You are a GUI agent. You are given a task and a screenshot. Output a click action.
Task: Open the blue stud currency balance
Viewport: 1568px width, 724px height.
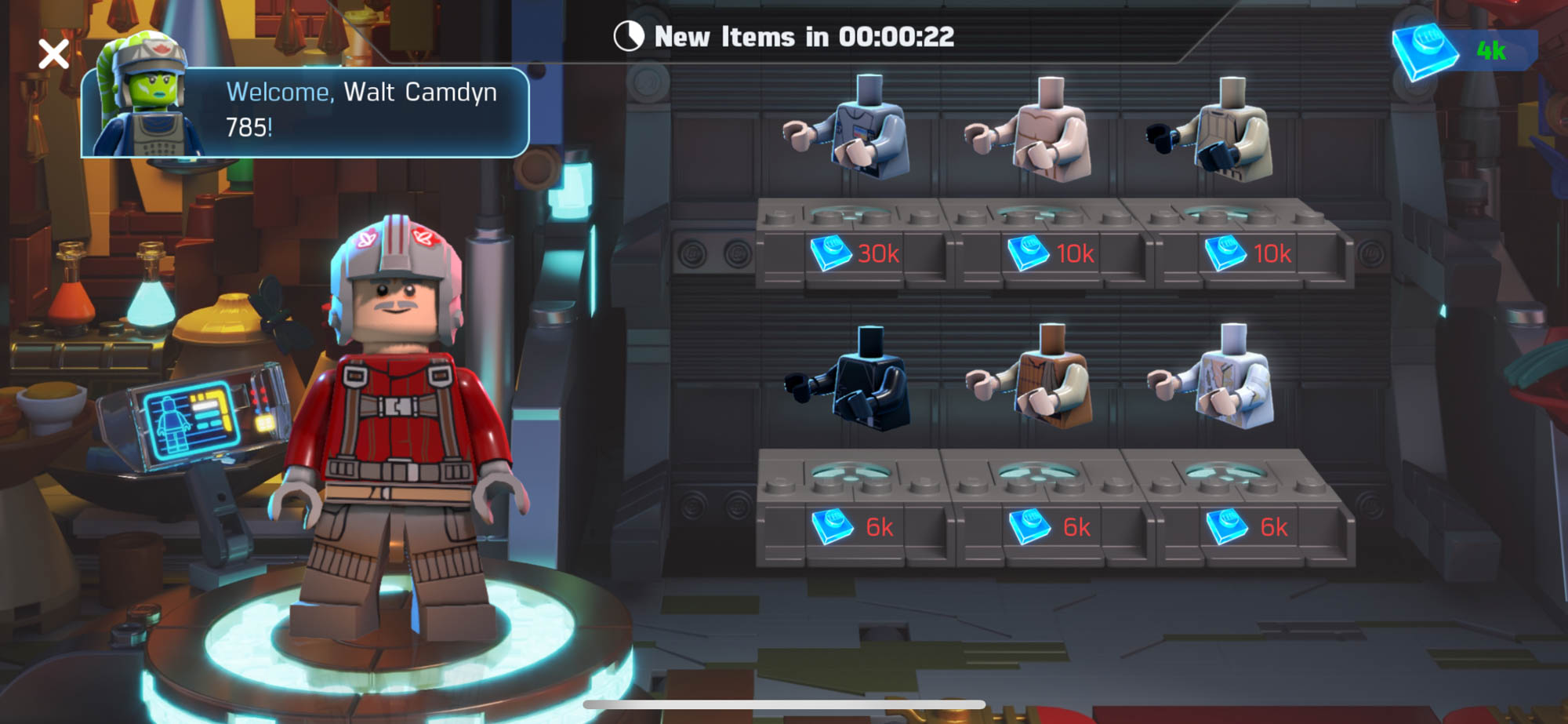[x=1463, y=52]
